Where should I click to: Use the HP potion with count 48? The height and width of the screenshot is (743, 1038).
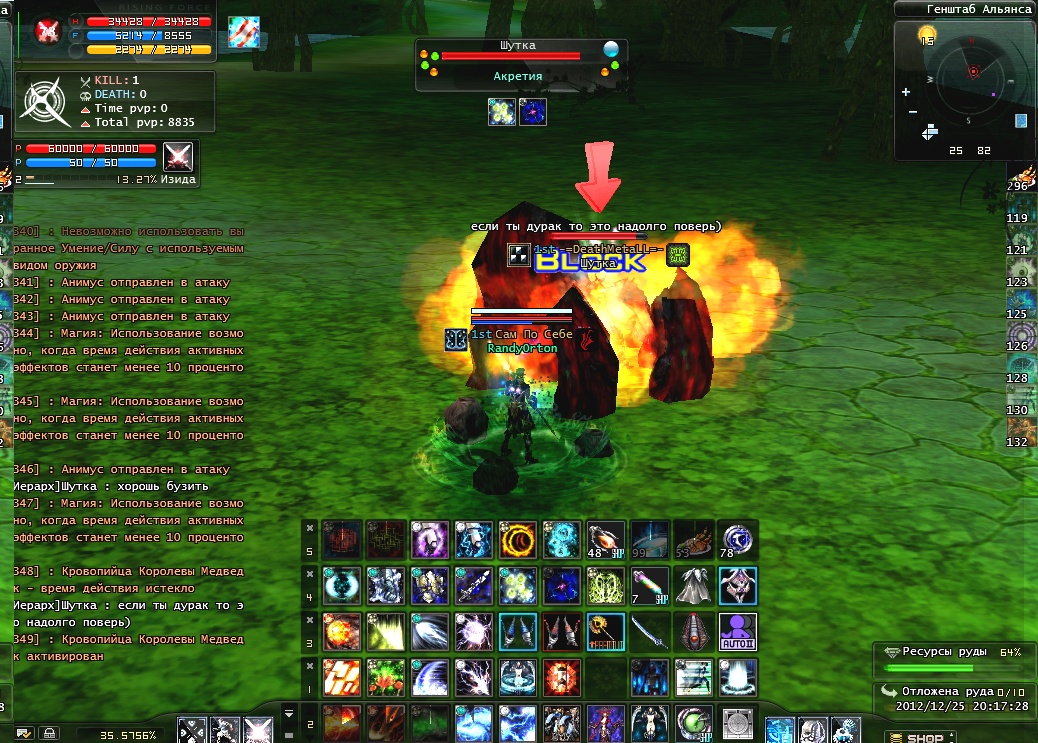(606, 540)
